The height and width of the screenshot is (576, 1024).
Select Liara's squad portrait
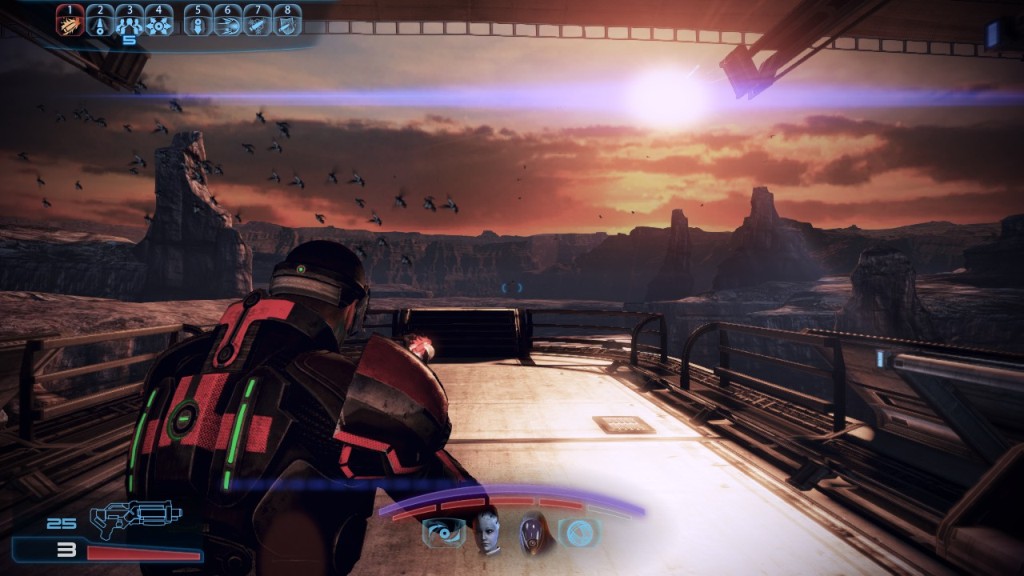(x=487, y=531)
